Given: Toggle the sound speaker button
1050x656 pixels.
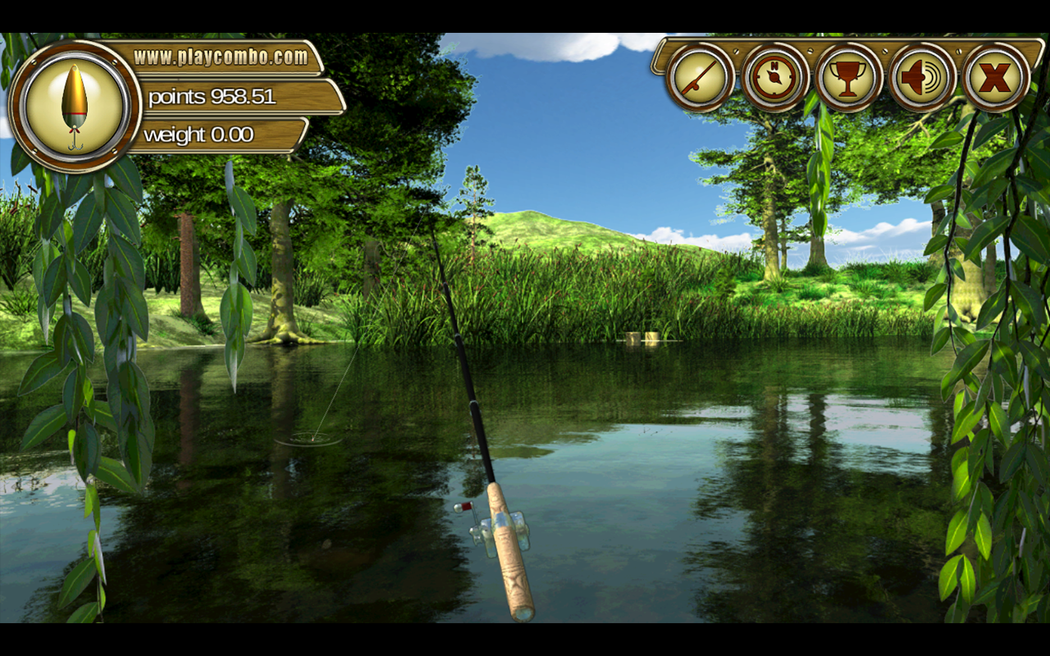Looking at the screenshot, I should [922, 77].
